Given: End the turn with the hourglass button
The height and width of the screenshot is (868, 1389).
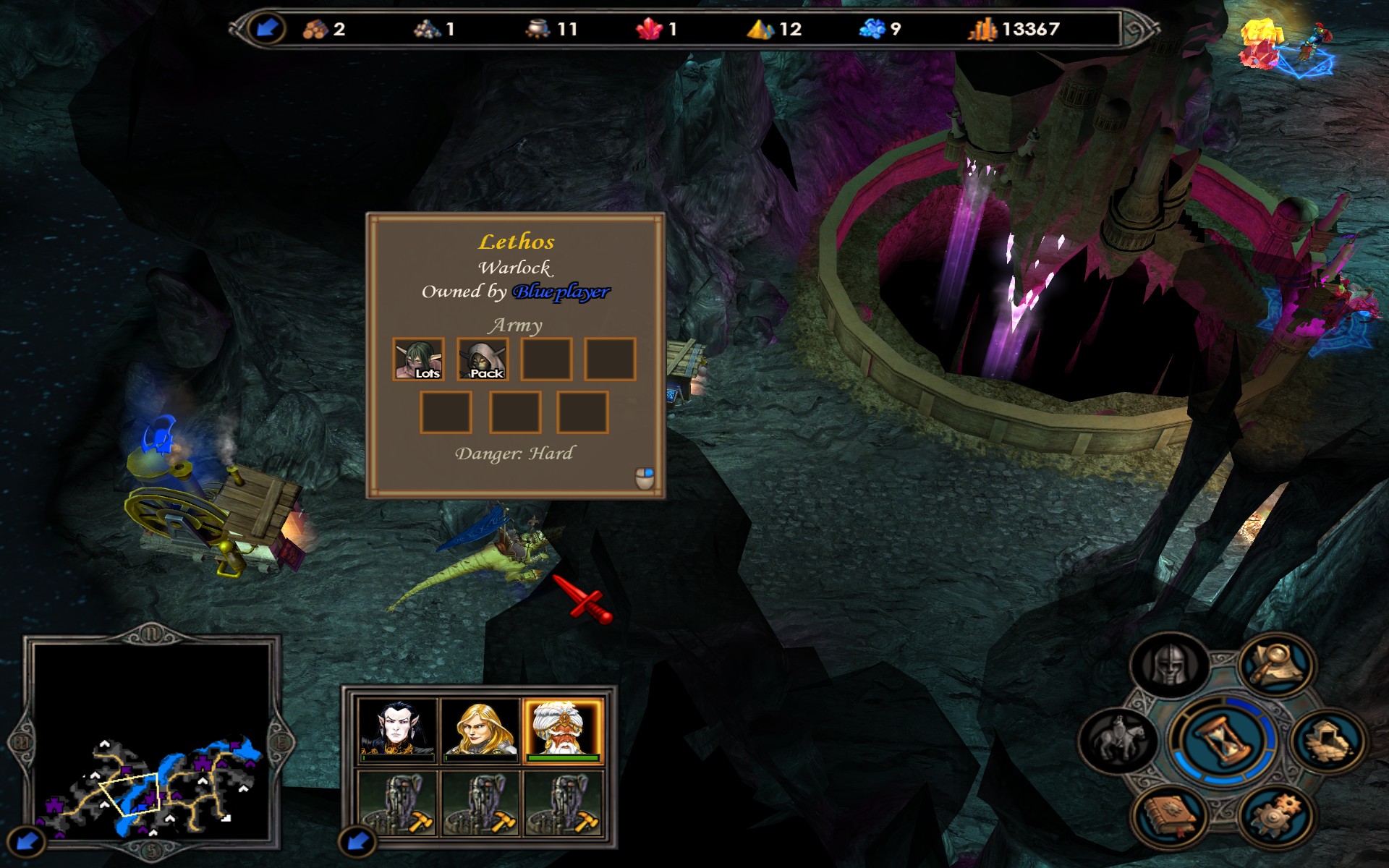Looking at the screenshot, I should [1223, 741].
